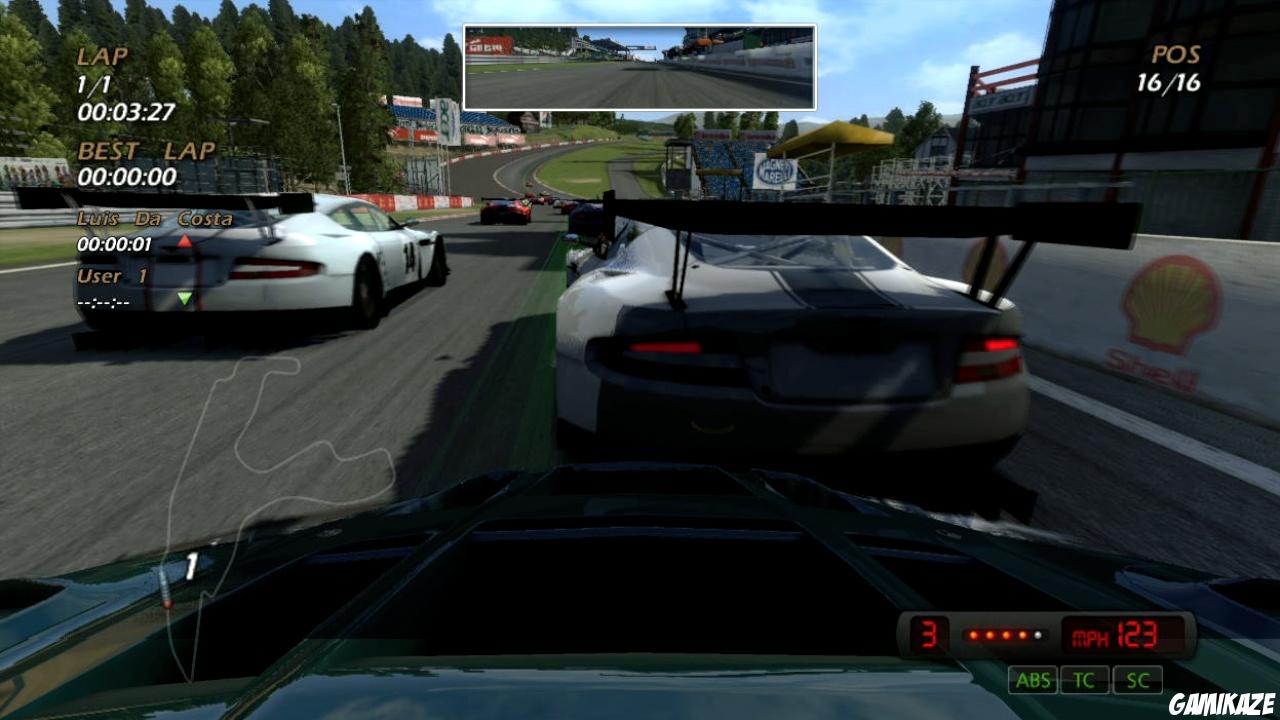Click the green arrow beside User 1
The image size is (1280, 720).
coord(186,295)
